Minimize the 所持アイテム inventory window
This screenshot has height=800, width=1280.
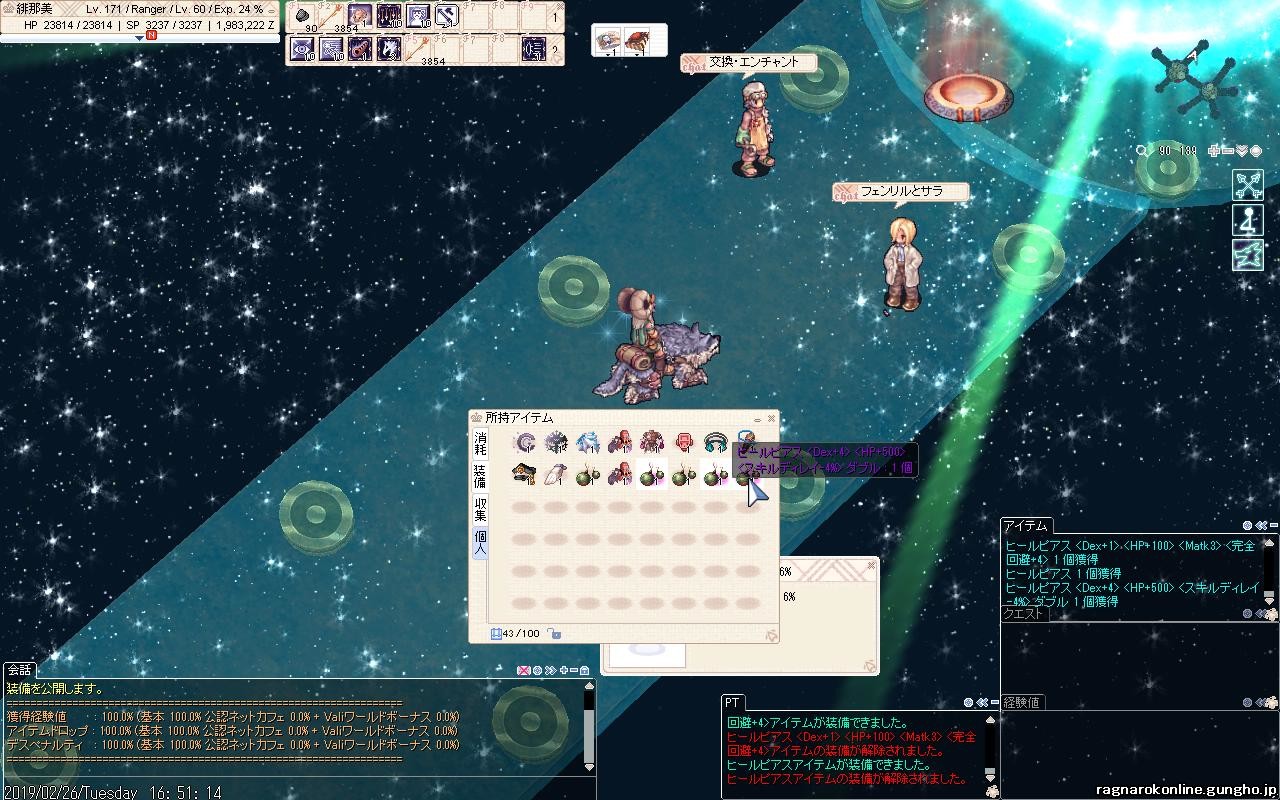[757, 419]
